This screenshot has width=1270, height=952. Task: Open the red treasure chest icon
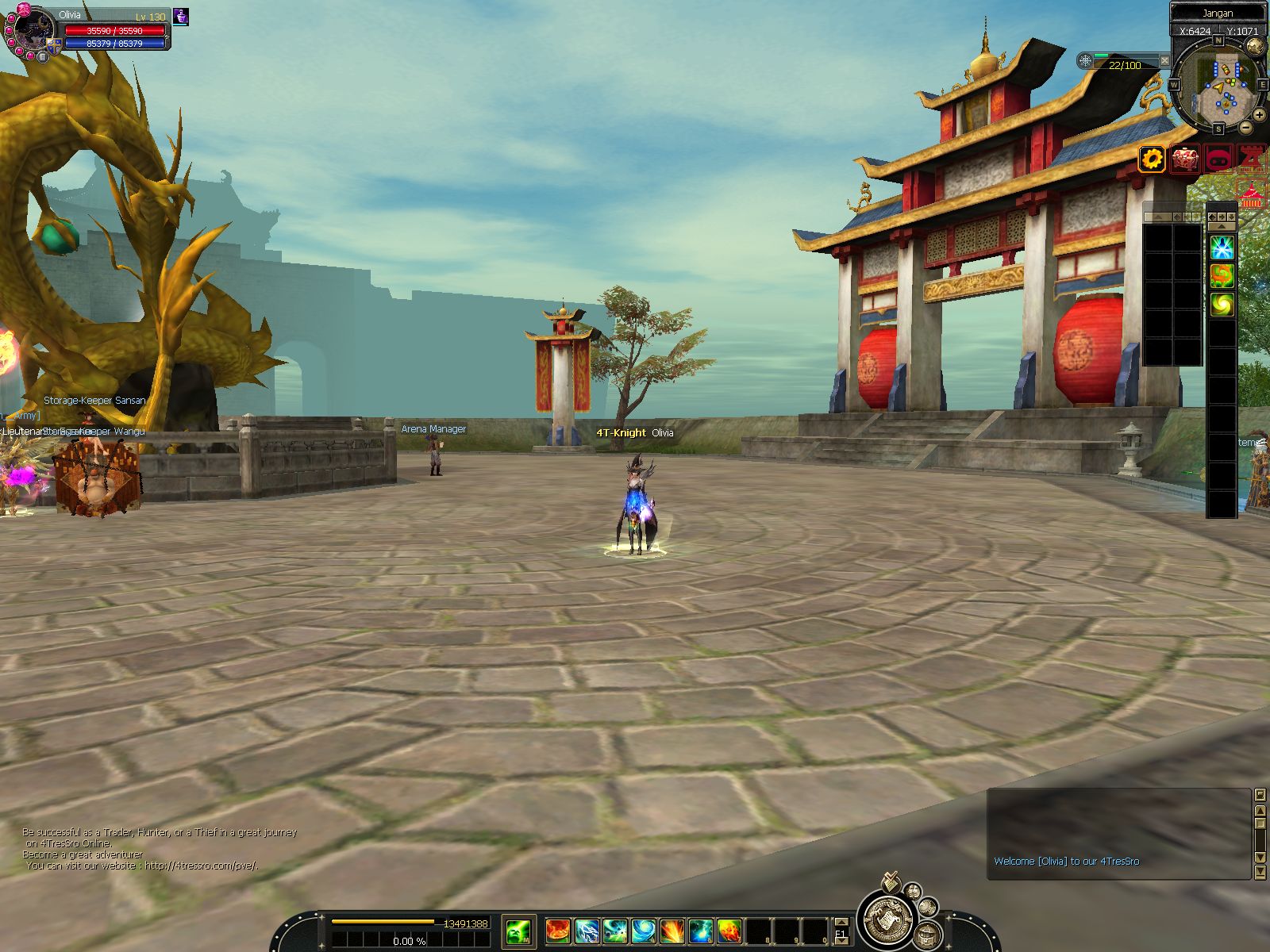pyautogui.click(x=1185, y=159)
